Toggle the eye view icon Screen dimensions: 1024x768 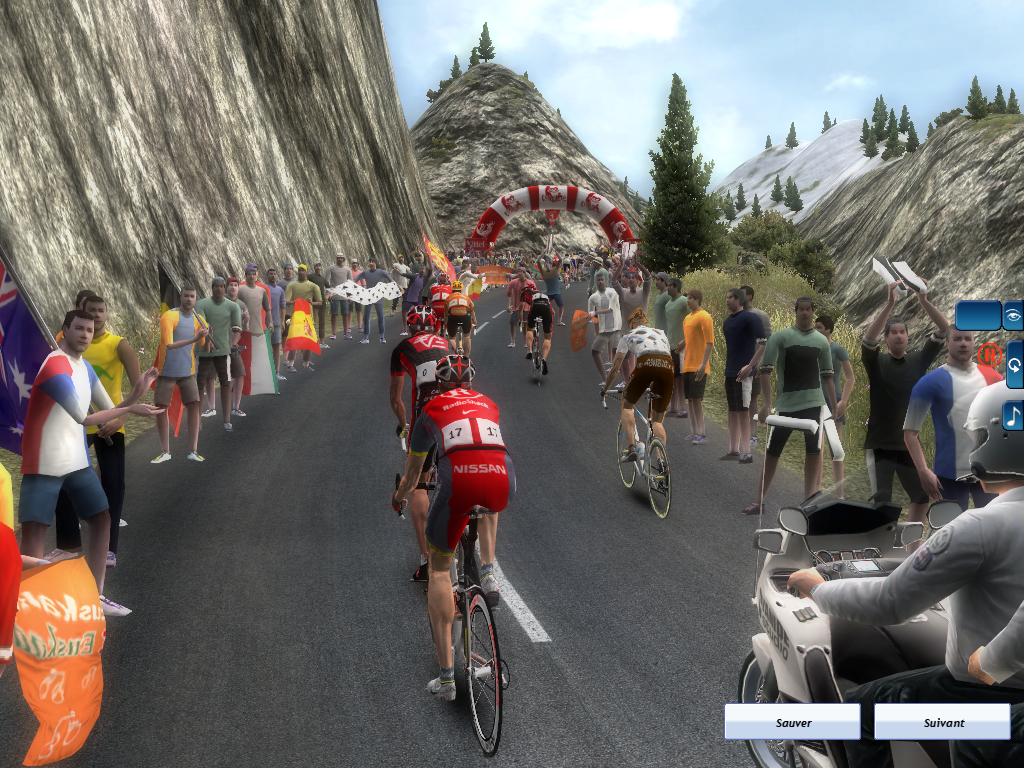(1013, 315)
